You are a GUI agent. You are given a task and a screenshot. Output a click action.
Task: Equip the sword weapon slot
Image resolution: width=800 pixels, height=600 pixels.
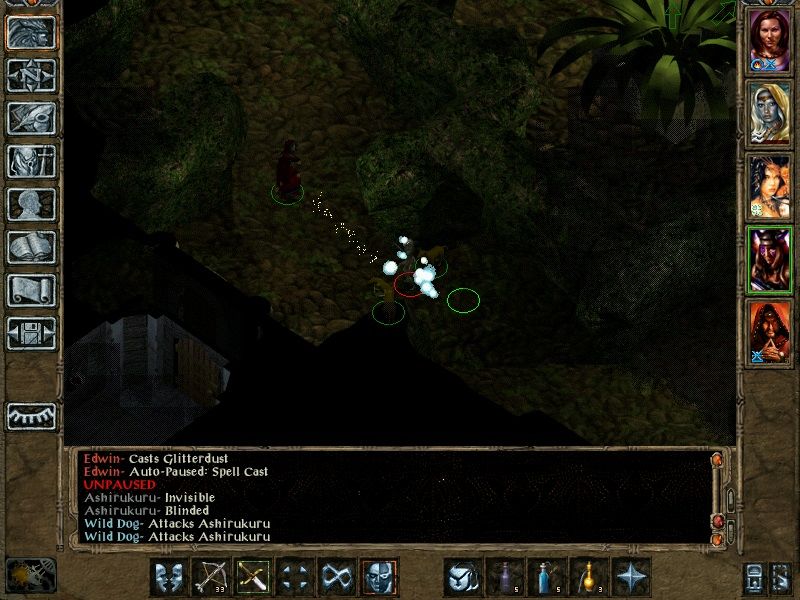[252, 578]
